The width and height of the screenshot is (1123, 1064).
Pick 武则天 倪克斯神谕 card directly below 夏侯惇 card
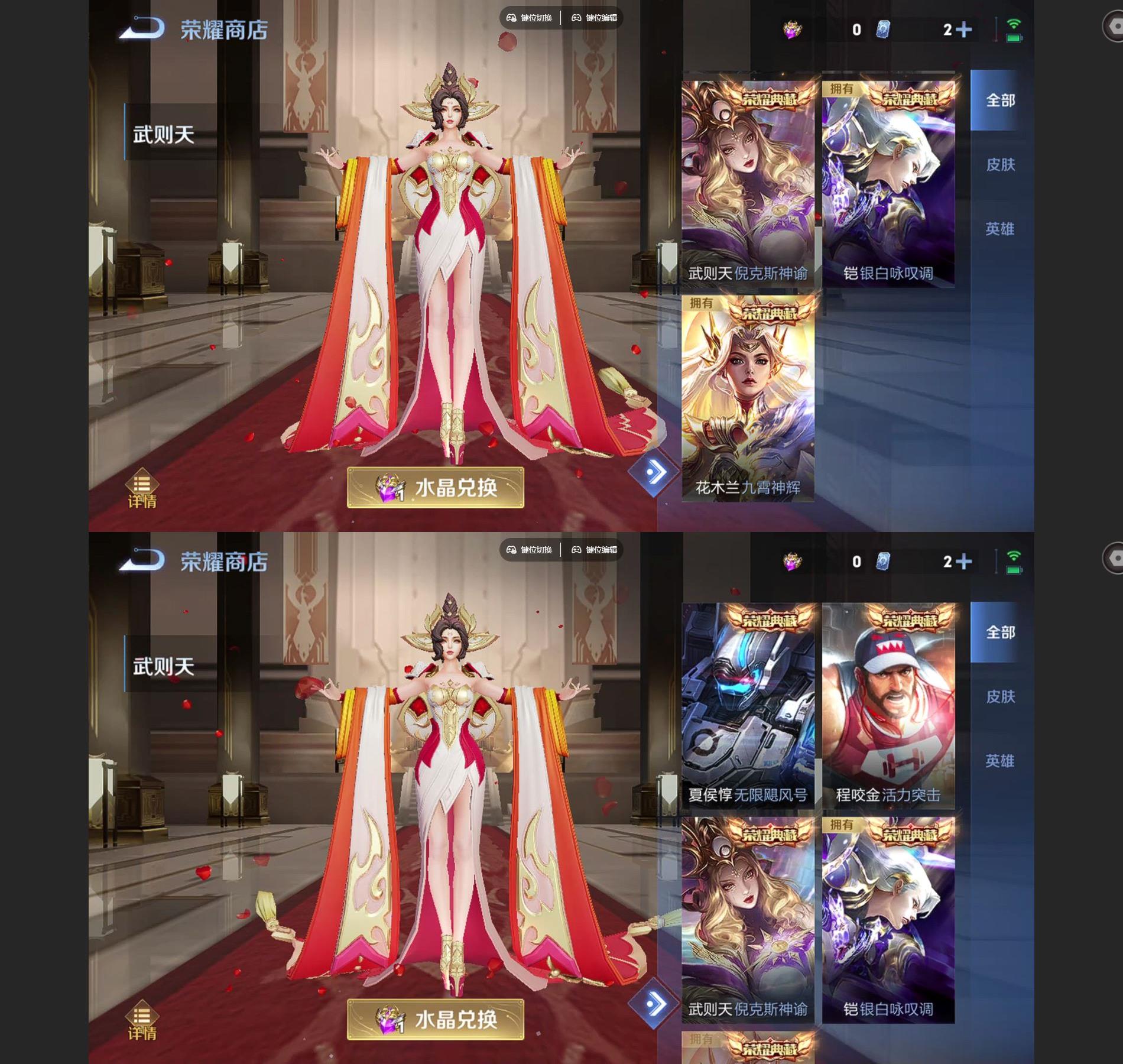(748, 920)
